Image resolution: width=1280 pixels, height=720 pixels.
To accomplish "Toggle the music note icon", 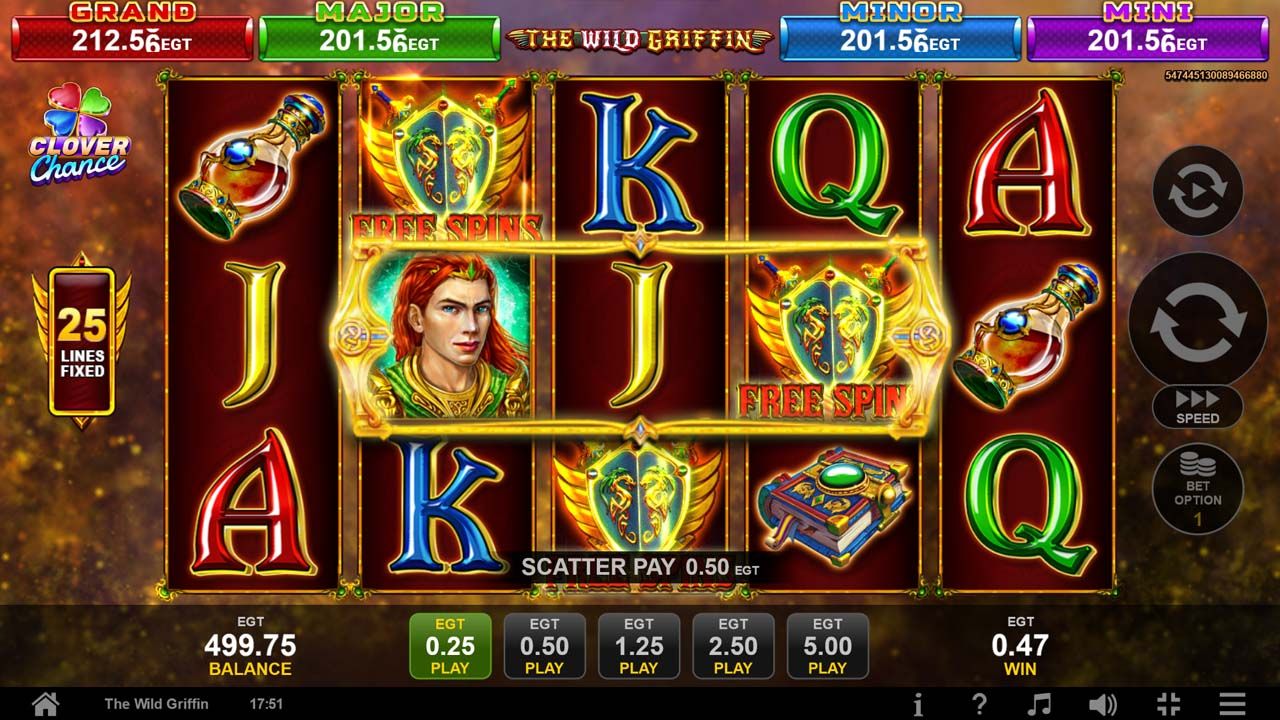I will pos(1040,703).
